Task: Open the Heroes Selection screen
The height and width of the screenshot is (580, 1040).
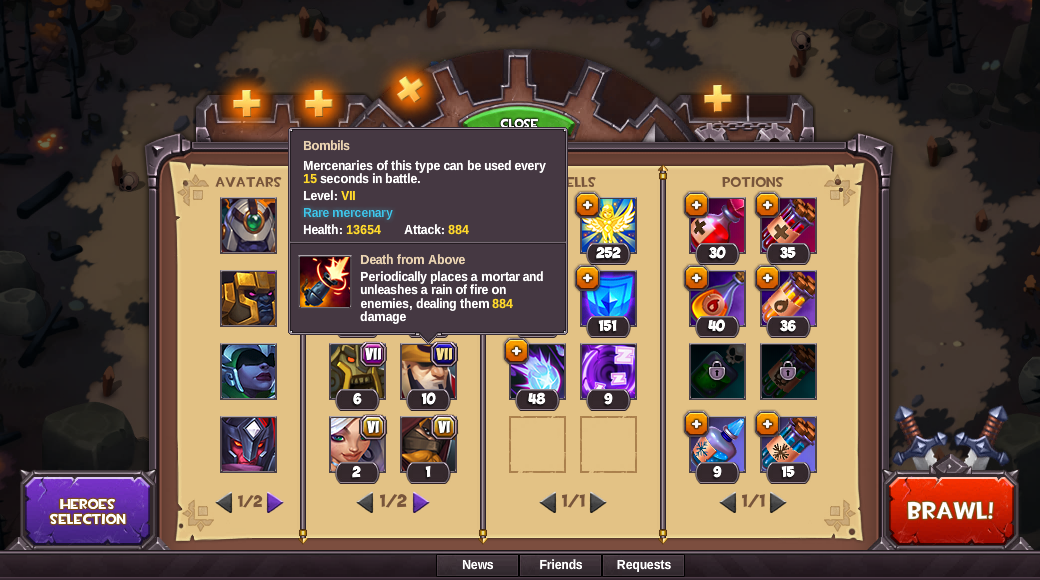Action: (88, 511)
